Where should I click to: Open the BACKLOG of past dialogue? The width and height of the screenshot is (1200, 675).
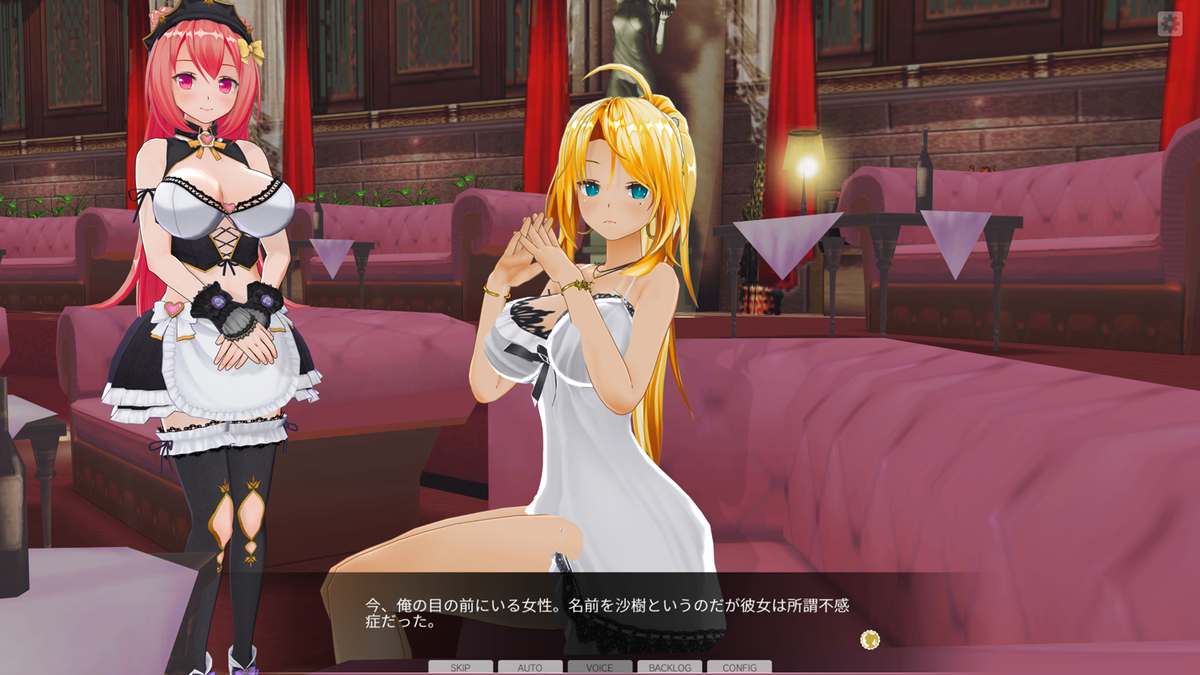tap(669, 667)
